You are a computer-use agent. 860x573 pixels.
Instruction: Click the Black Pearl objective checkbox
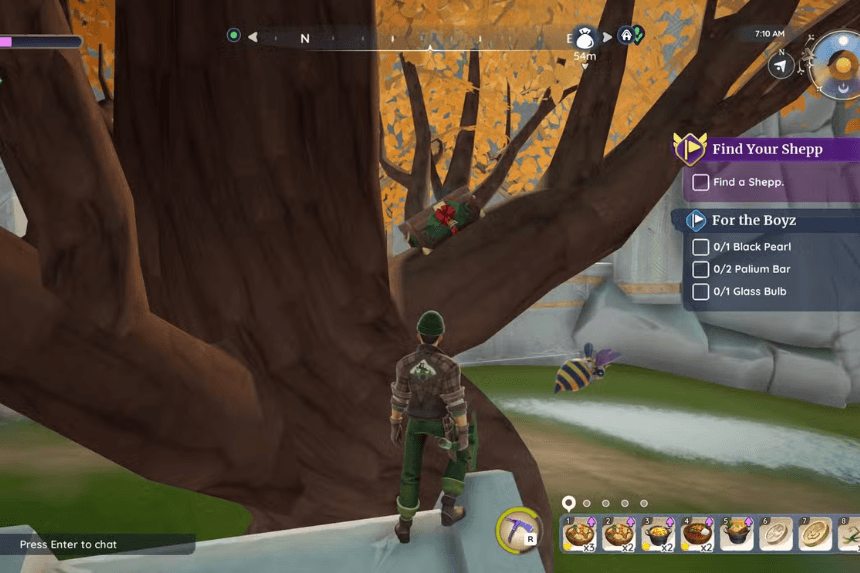tap(701, 247)
